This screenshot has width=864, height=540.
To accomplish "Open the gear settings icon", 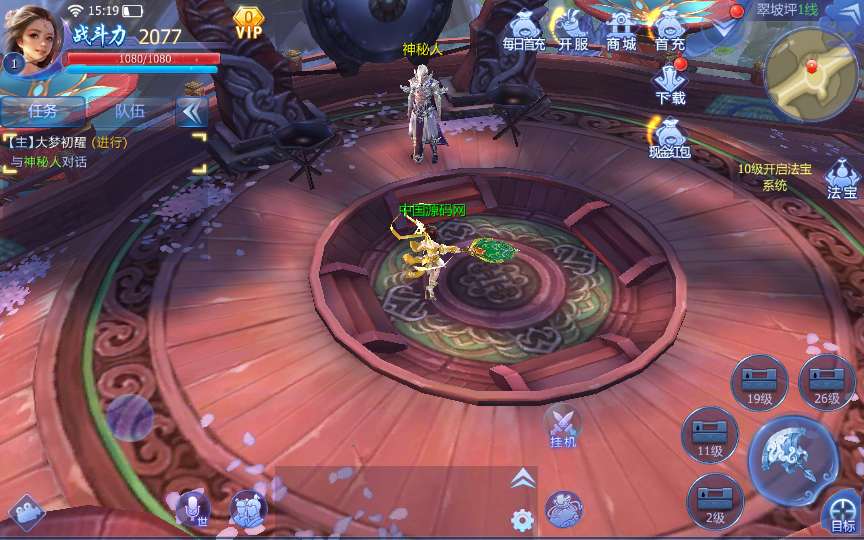I will pyautogui.click(x=521, y=520).
